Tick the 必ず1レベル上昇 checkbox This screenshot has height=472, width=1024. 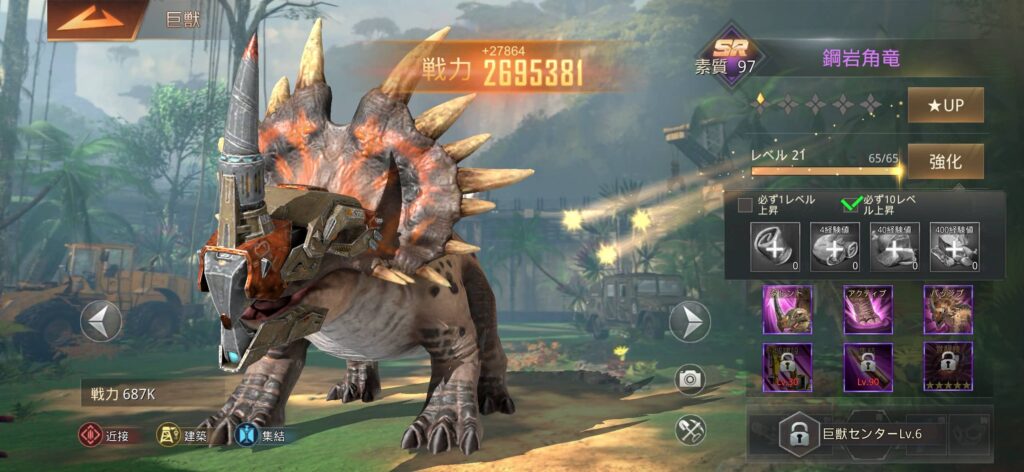[x=745, y=205]
